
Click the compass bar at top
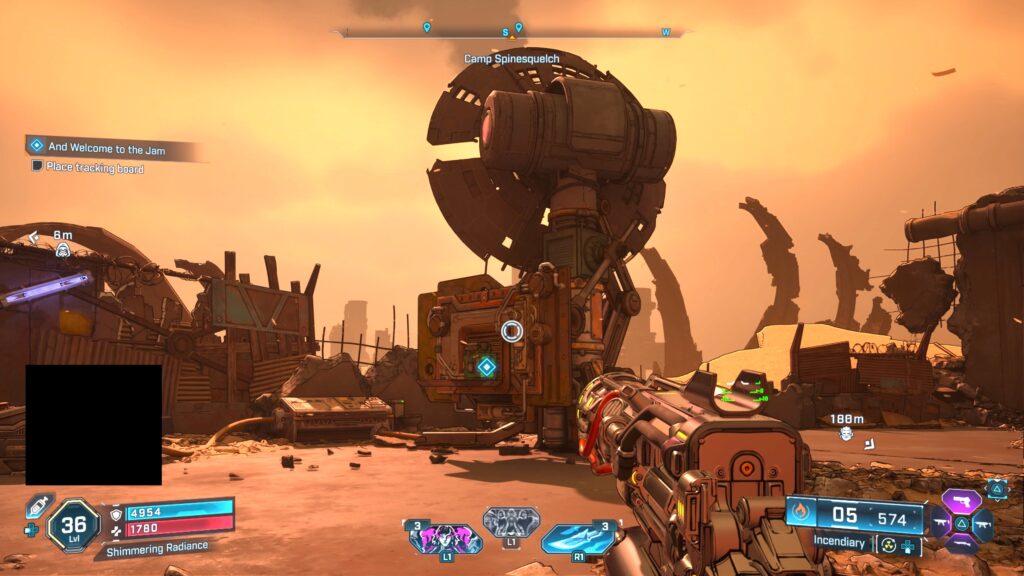click(511, 32)
